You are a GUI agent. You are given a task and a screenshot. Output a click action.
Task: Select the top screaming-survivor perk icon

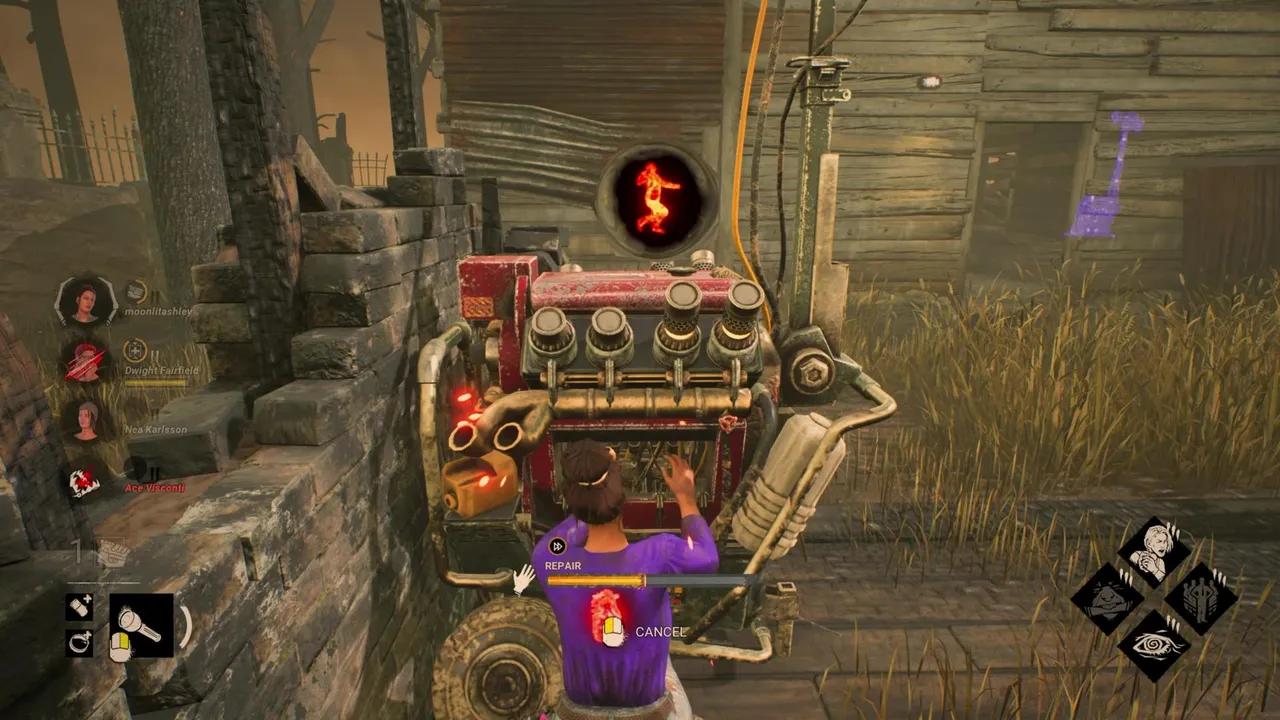(x=1153, y=547)
